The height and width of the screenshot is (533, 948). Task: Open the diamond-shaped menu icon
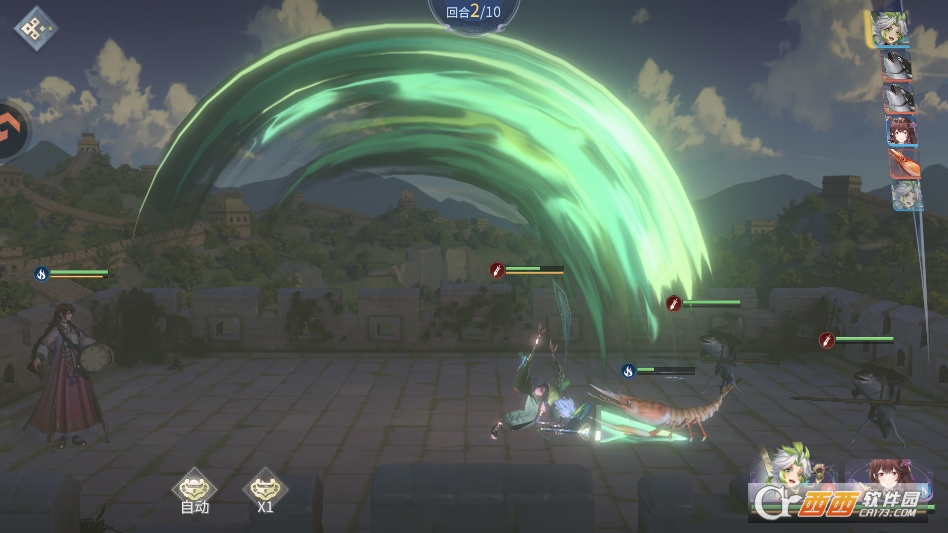[x=35, y=27]
